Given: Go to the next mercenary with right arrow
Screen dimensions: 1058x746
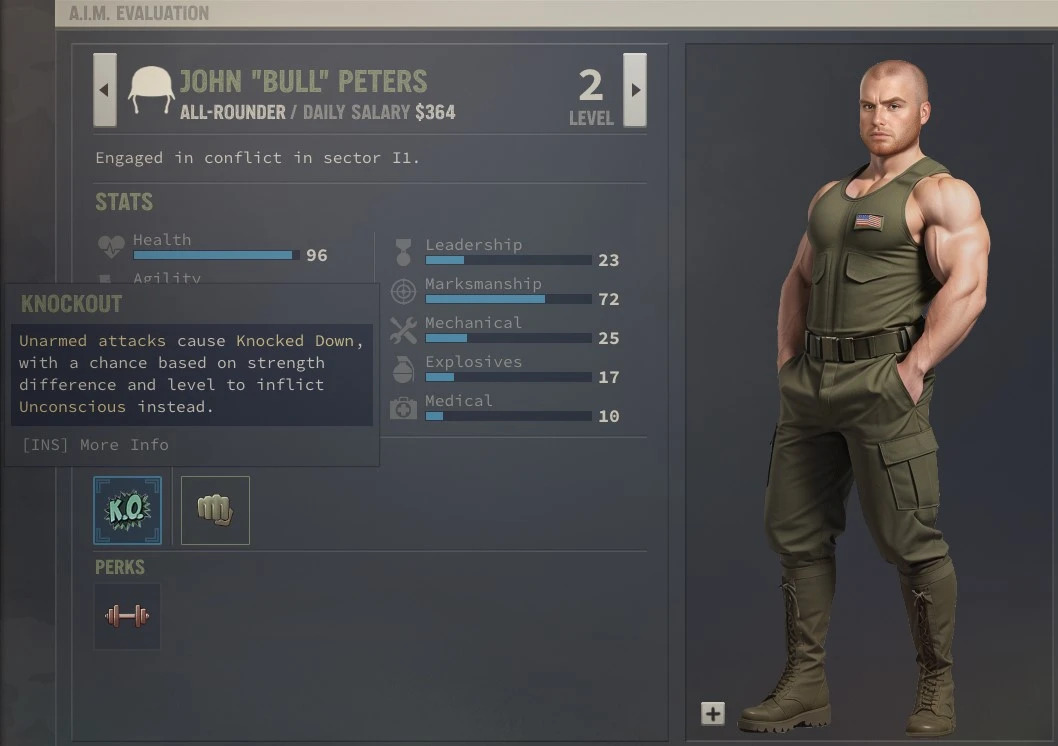Looking at the screenshot, I should pyautogui.click(x=634, y=90).
